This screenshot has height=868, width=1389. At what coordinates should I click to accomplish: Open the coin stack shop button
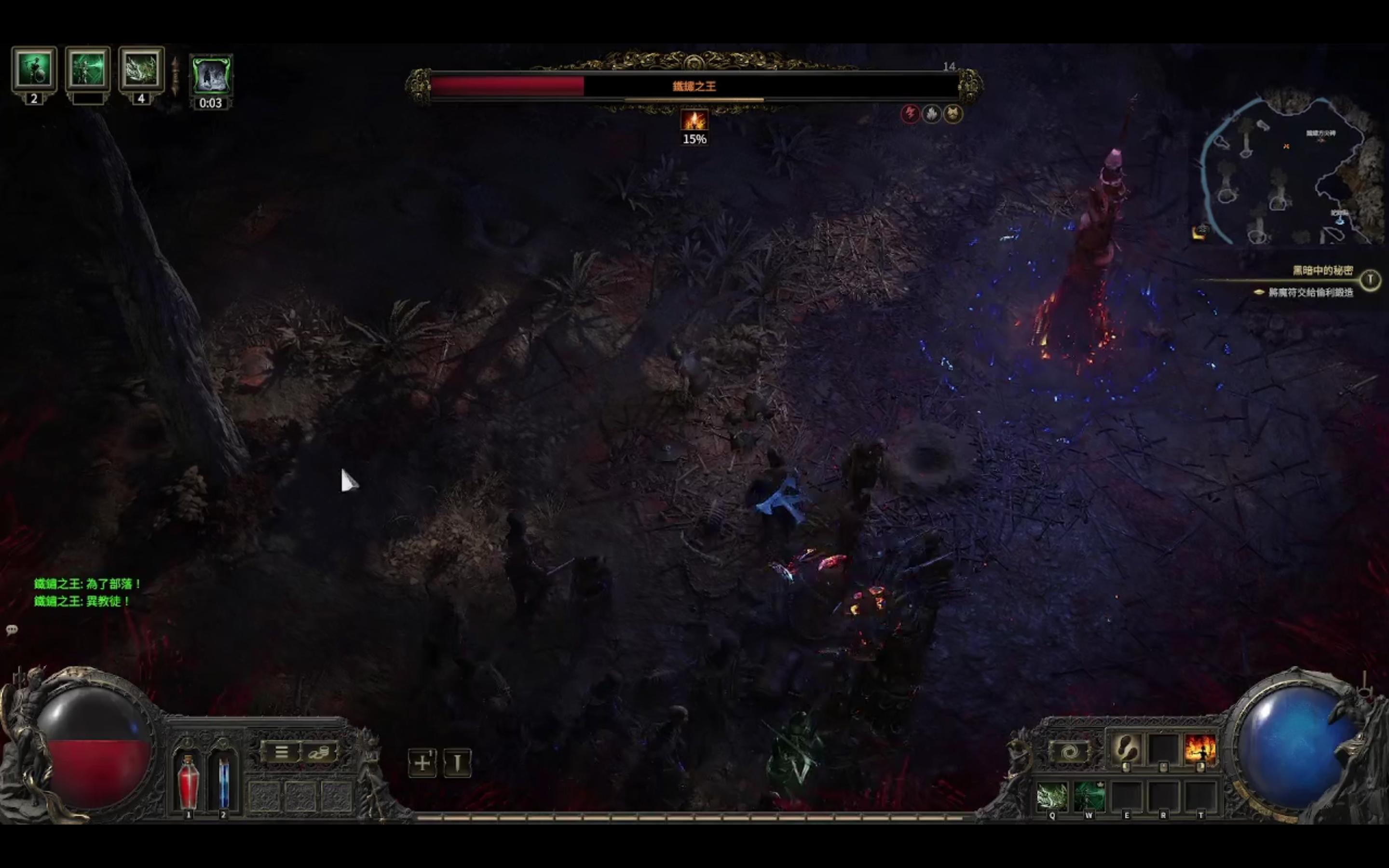coord(319,752)
